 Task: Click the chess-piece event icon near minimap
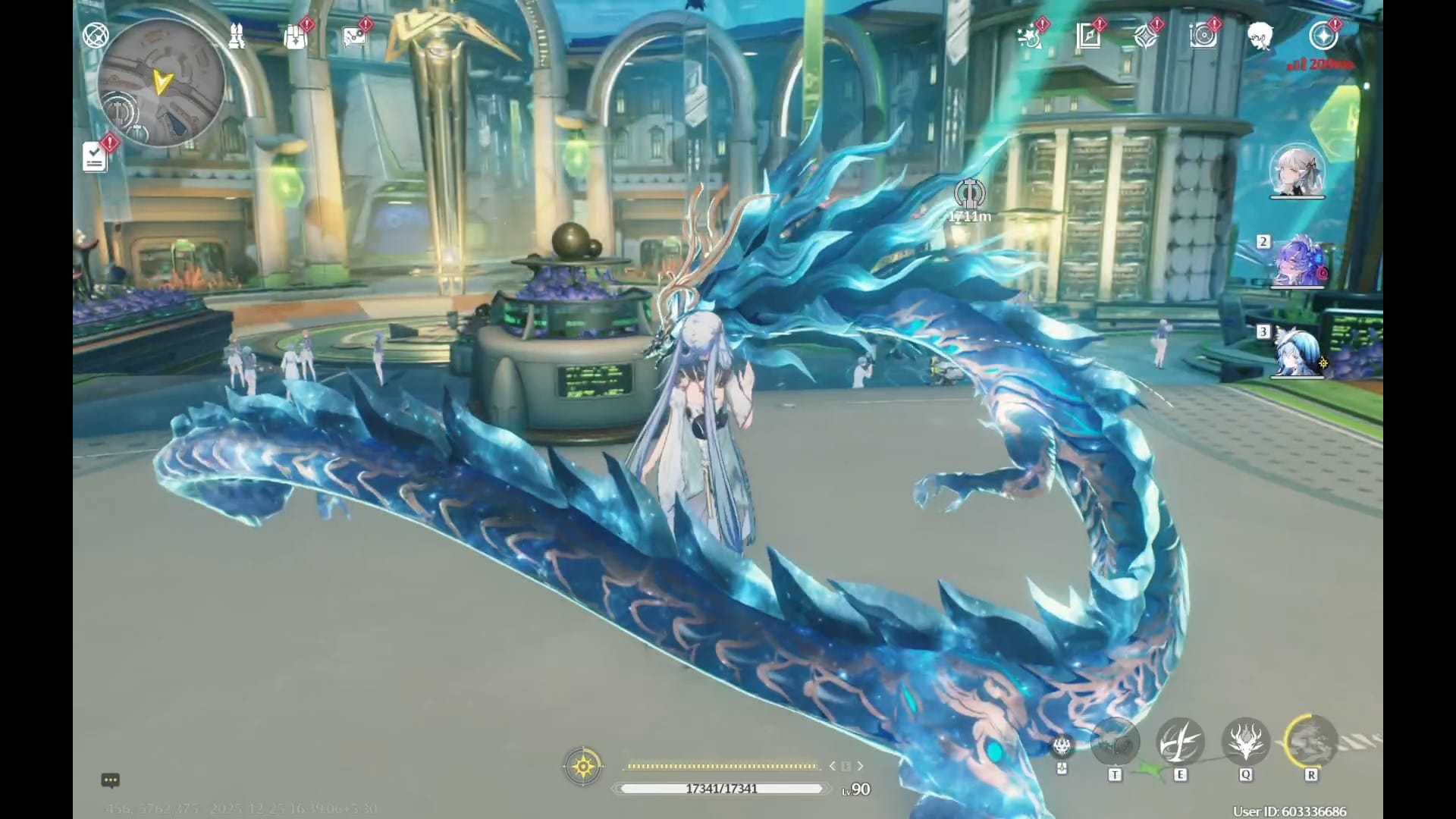coord(236,35)
